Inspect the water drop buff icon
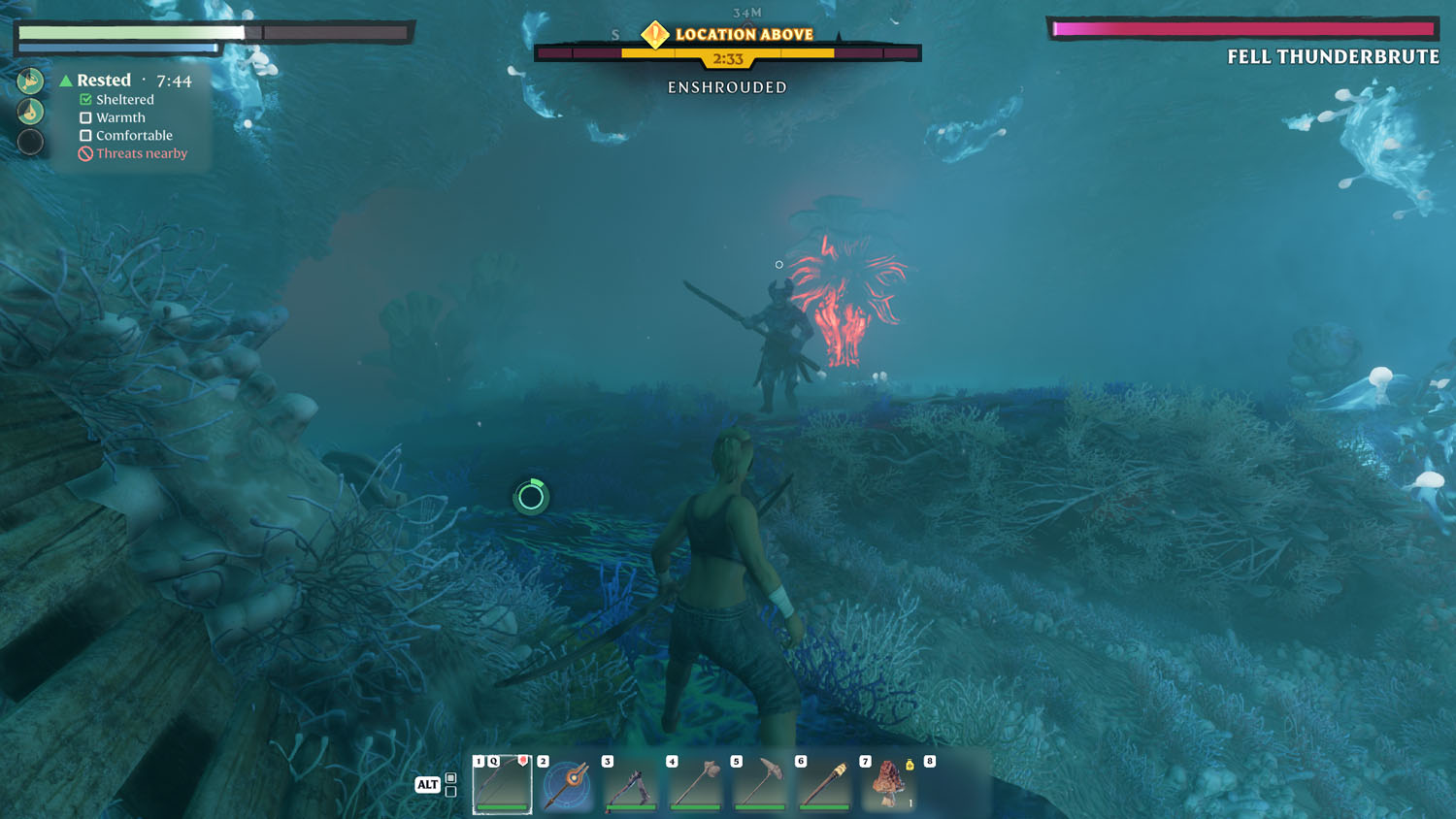The width and height of the screenshot is (1456, 819). [x=30, y=112]
